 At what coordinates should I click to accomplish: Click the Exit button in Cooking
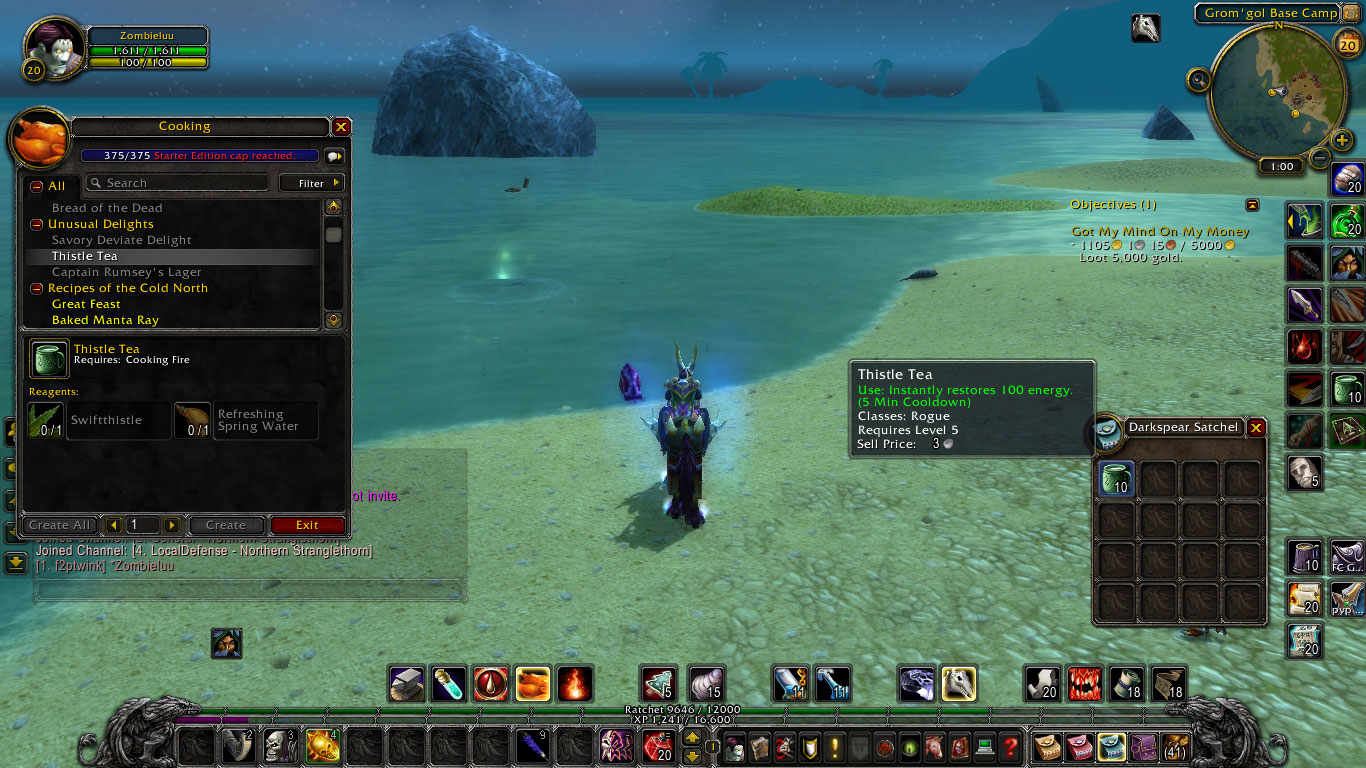pyautogui.click(x=307, y=525)
